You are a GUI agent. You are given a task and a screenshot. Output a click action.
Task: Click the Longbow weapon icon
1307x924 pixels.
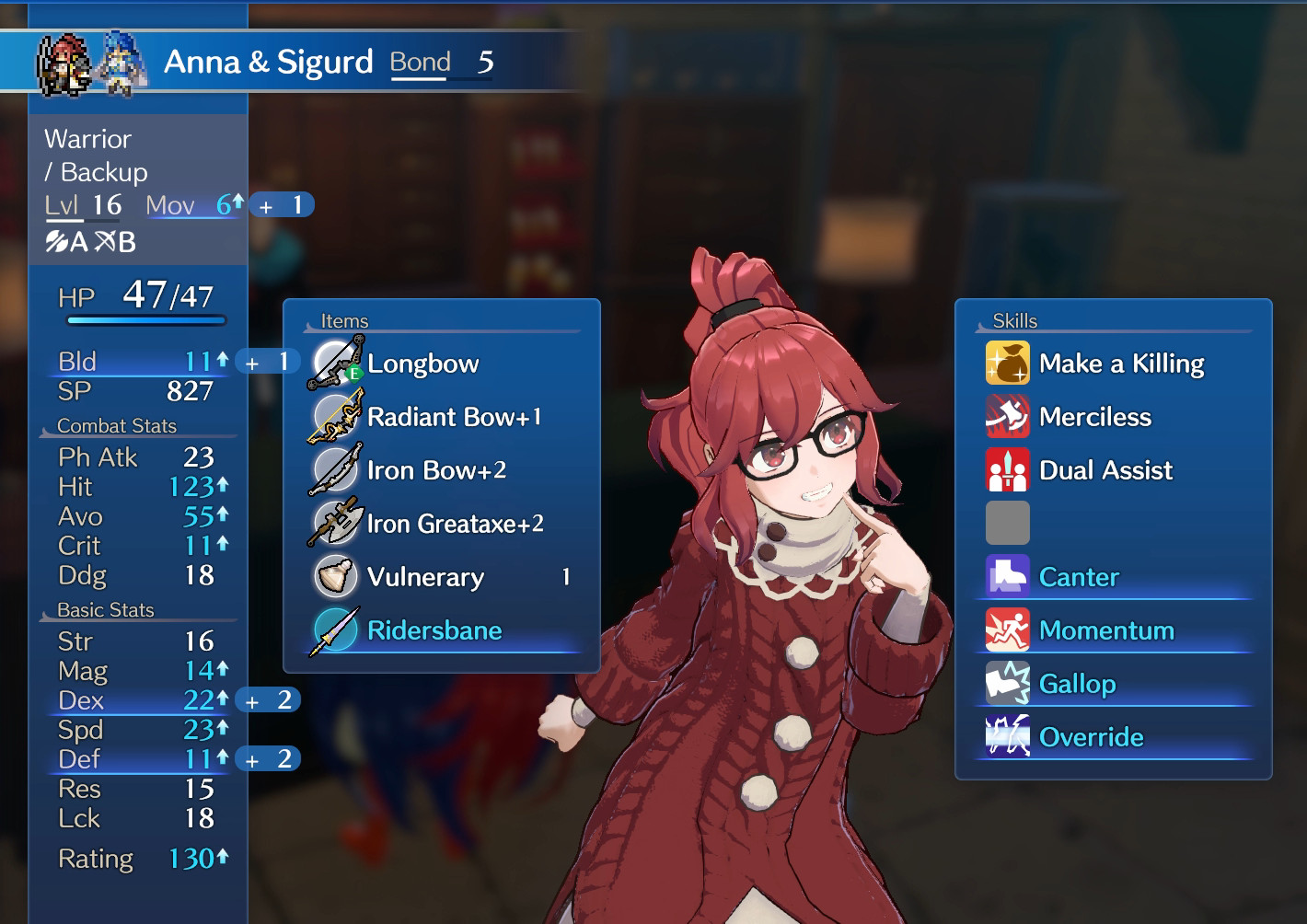(x=335, y=362)
